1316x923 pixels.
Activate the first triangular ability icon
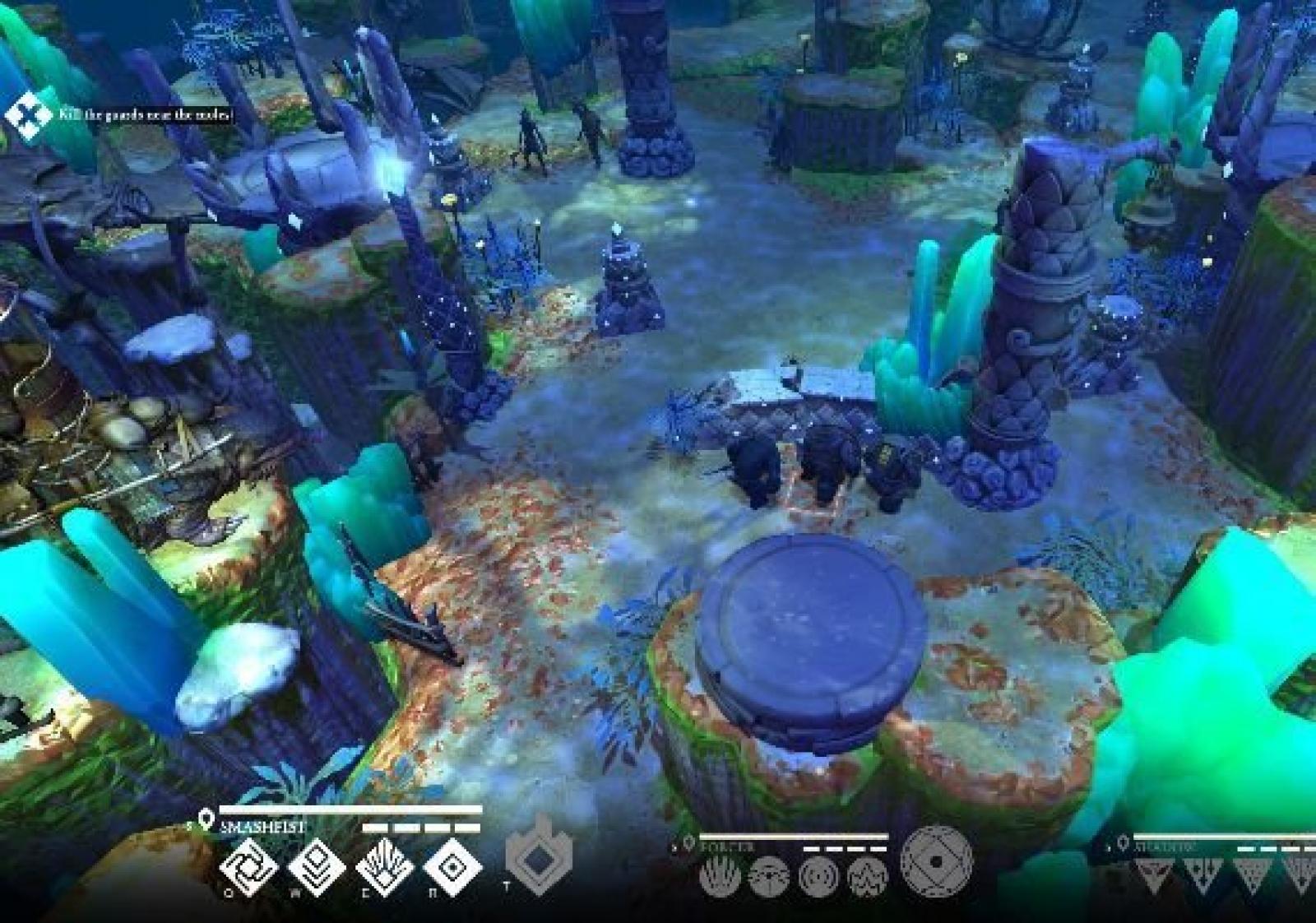tap(1153, 874)
